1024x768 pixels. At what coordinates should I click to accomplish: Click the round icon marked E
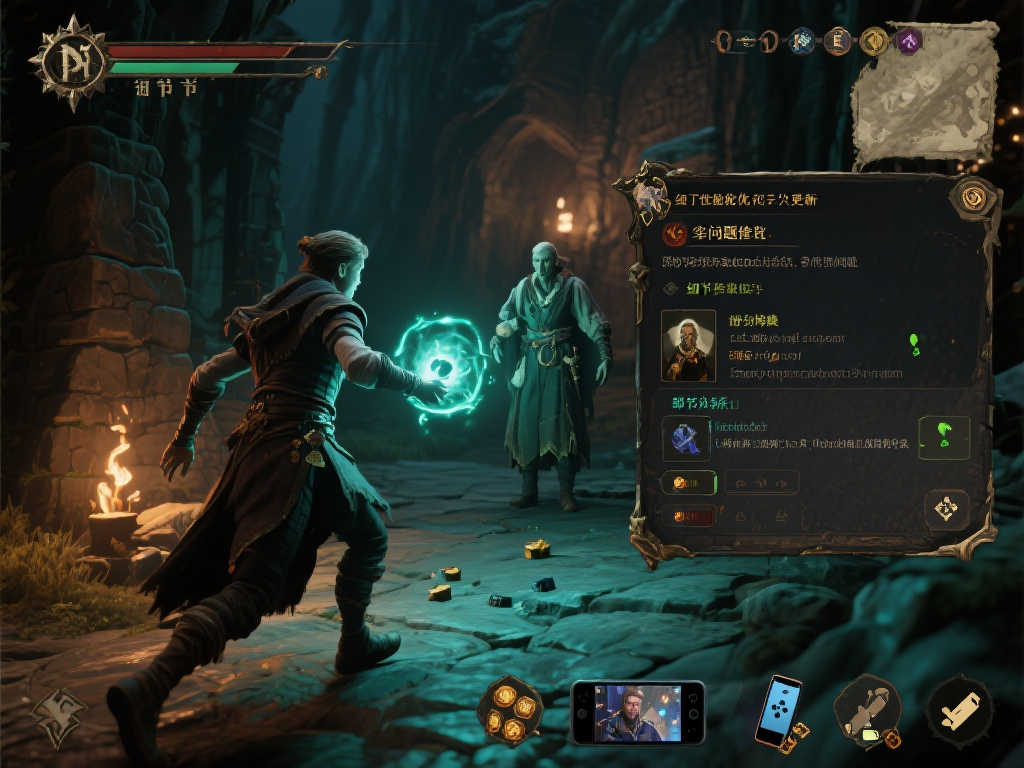[837, 41]
